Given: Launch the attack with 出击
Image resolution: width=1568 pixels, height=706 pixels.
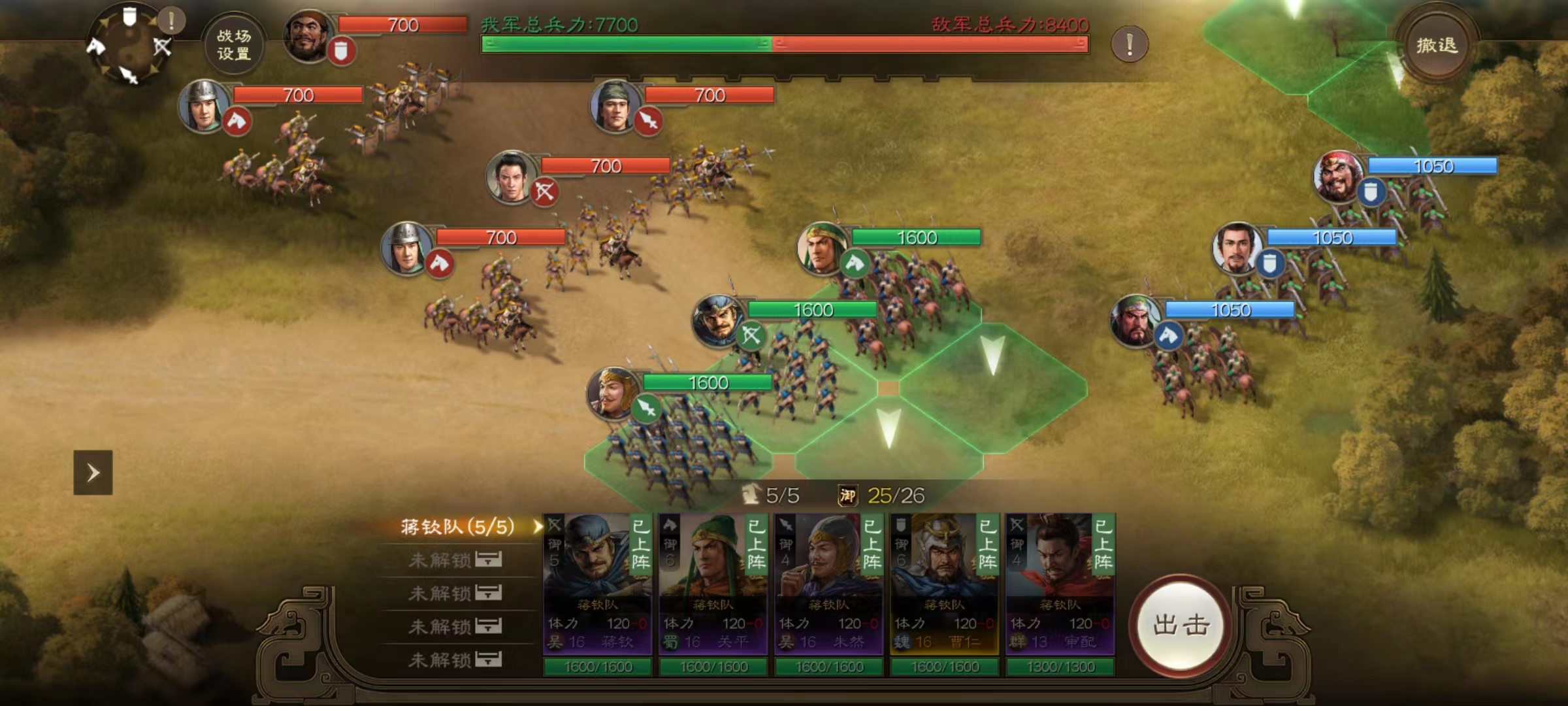Looking at the screenshot, I should (1181, 624).
